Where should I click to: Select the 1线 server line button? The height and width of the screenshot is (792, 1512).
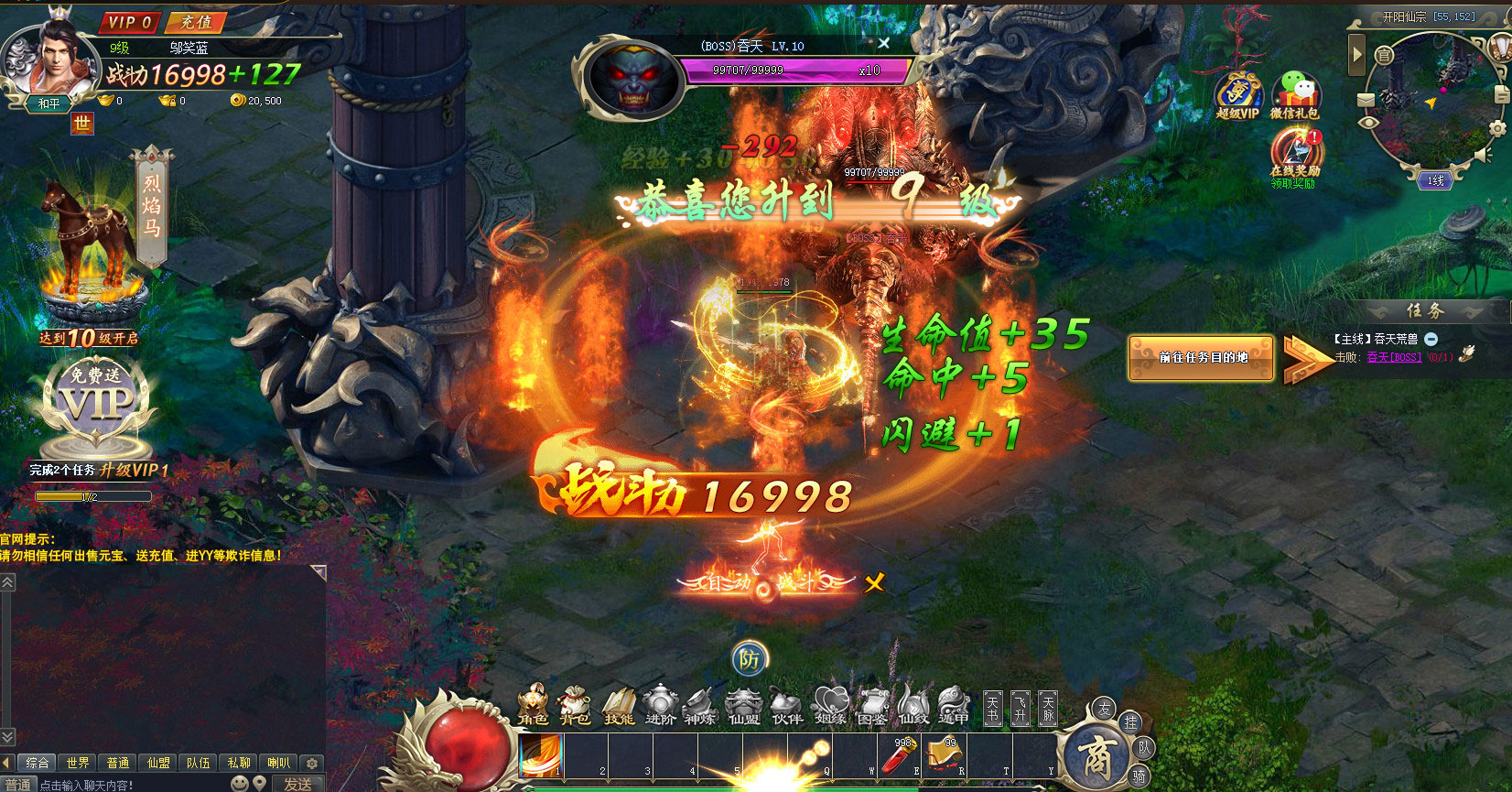coord(1435,180)
